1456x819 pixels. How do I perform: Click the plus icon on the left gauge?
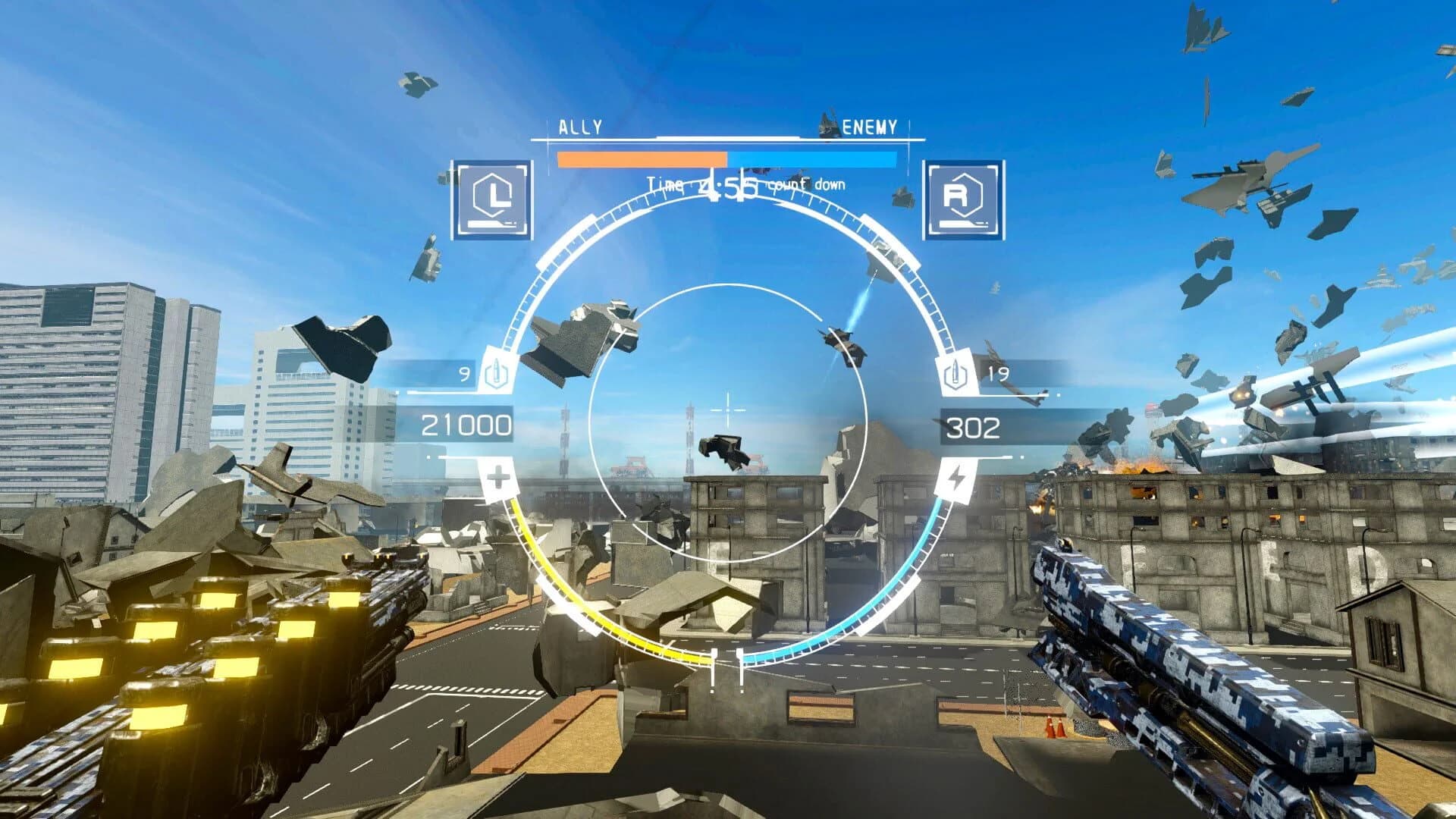[x=498, y=476]
